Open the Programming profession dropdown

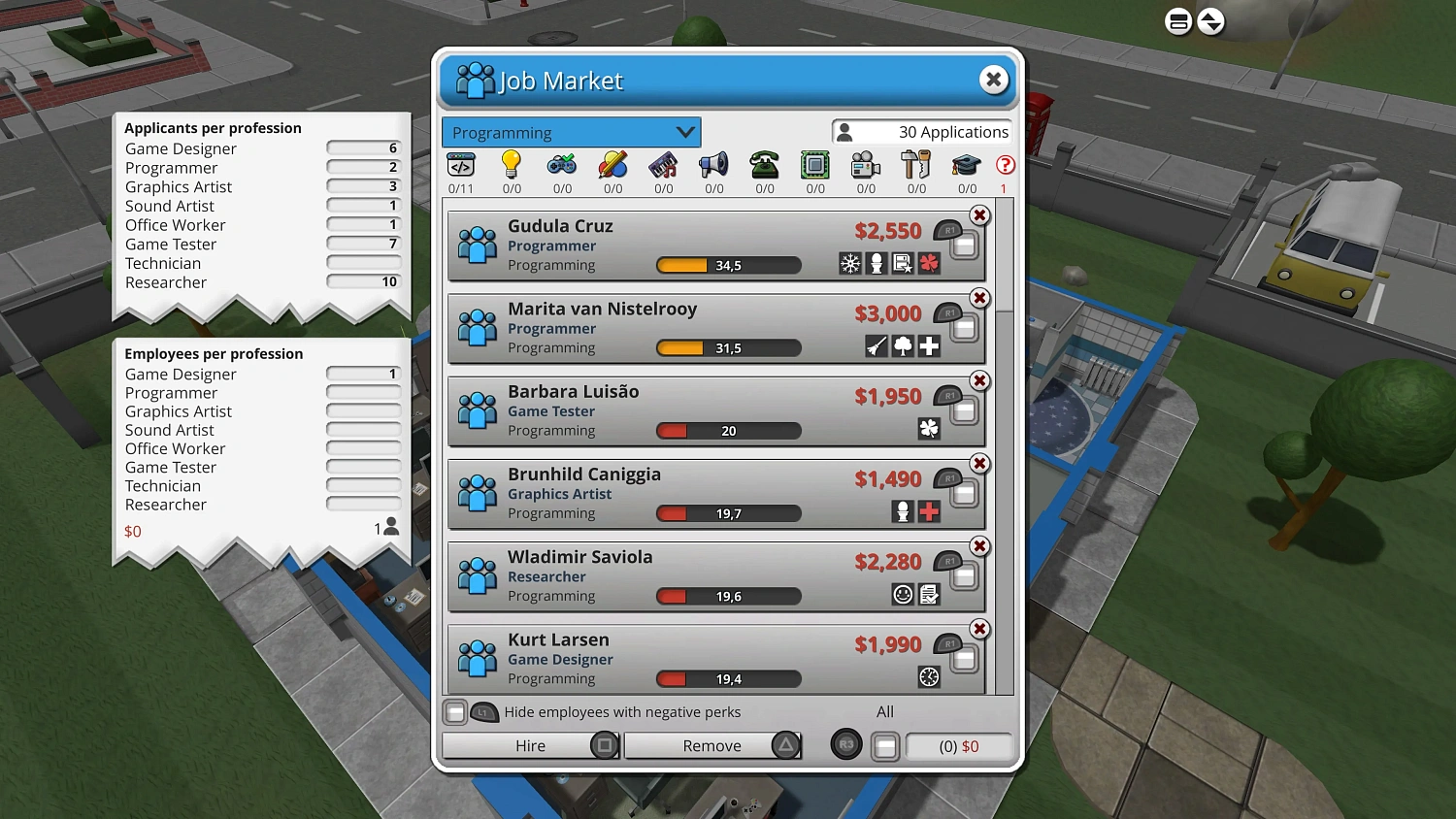(x=571, y=132)
